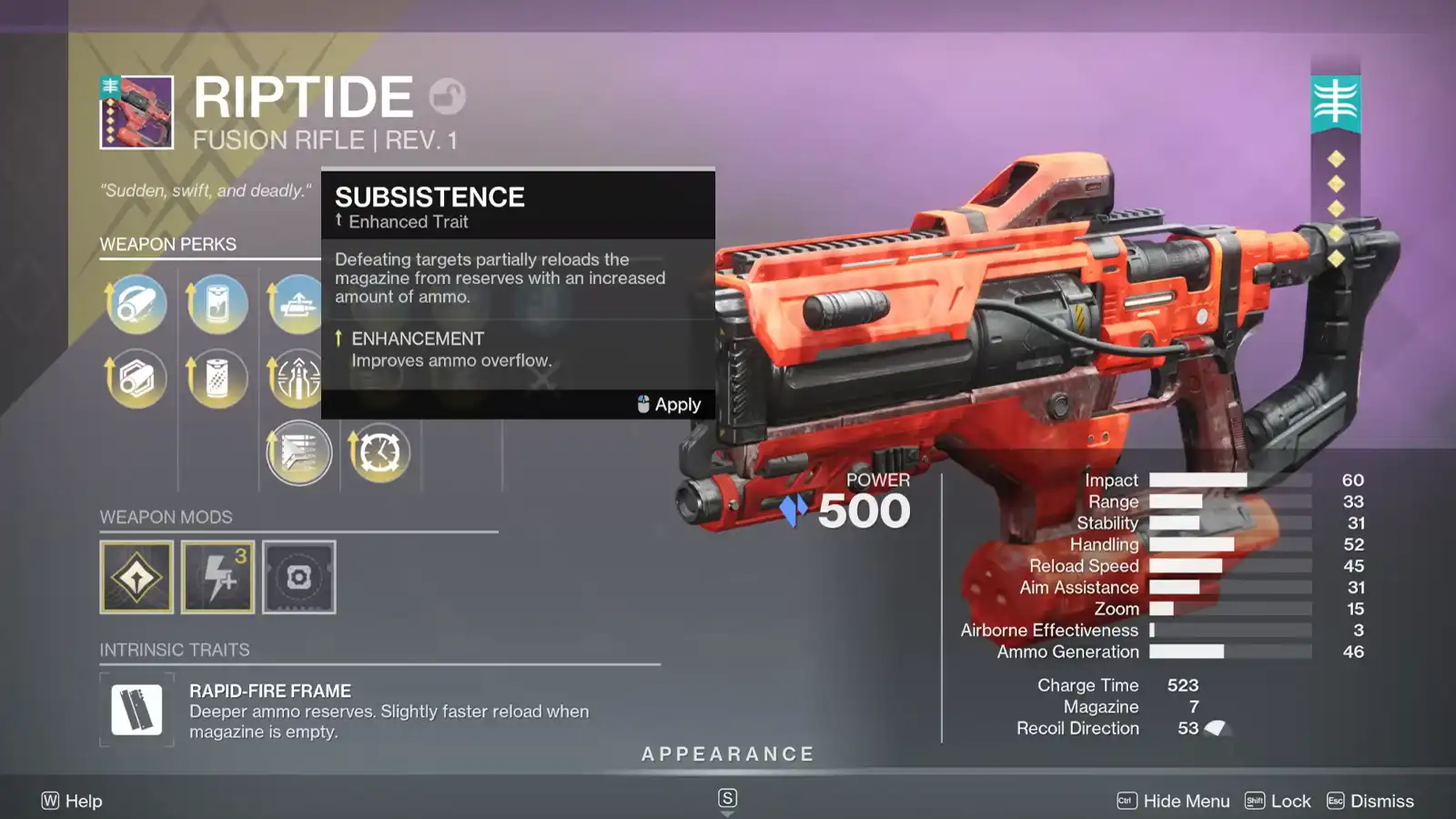Screen dimensions: 1456x819
Task: Select the Subsistence trait icon
Action: (298, 452)
